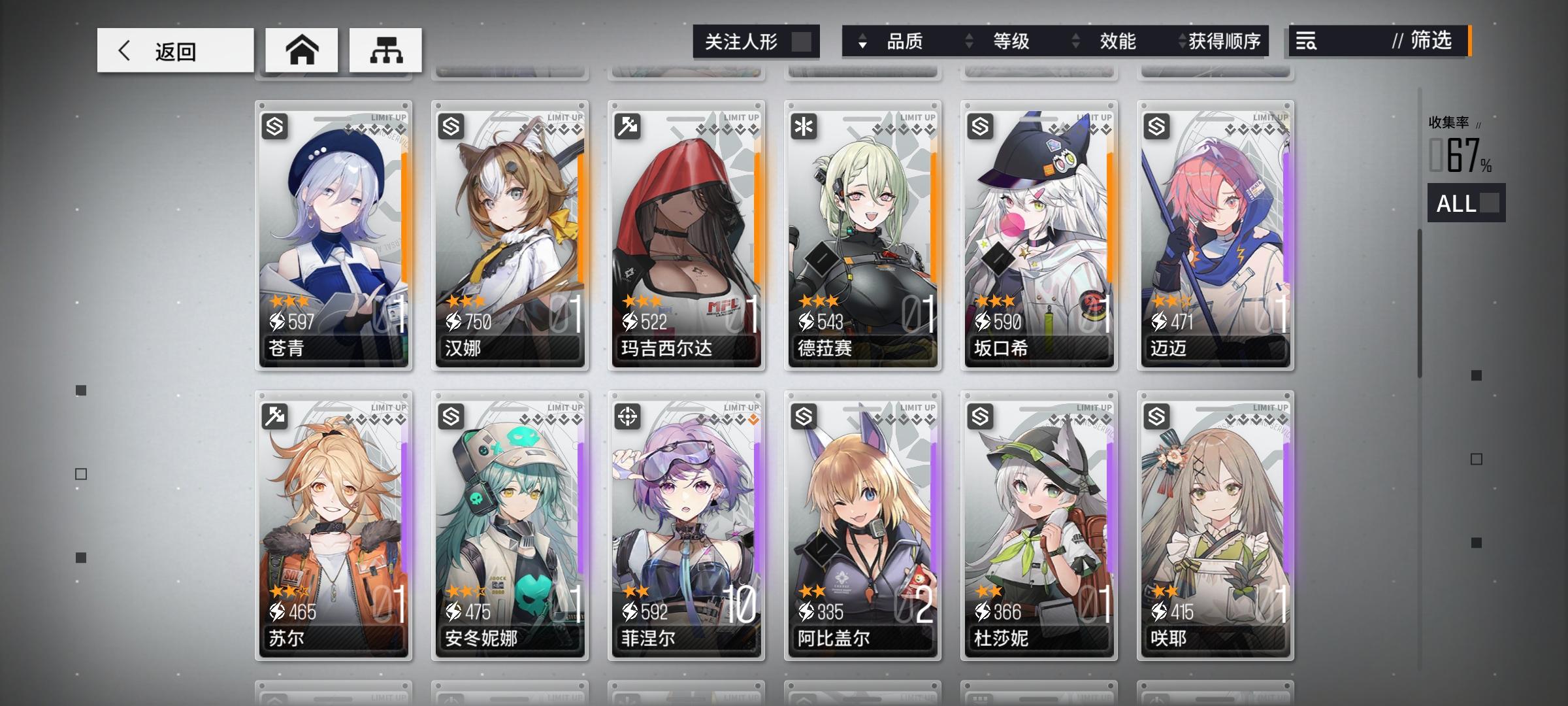This screenshot has width=1568, height=706.
Task: Click the crossed hammers icon on 玛吉西尔达's card
Action: pos(629,126)
